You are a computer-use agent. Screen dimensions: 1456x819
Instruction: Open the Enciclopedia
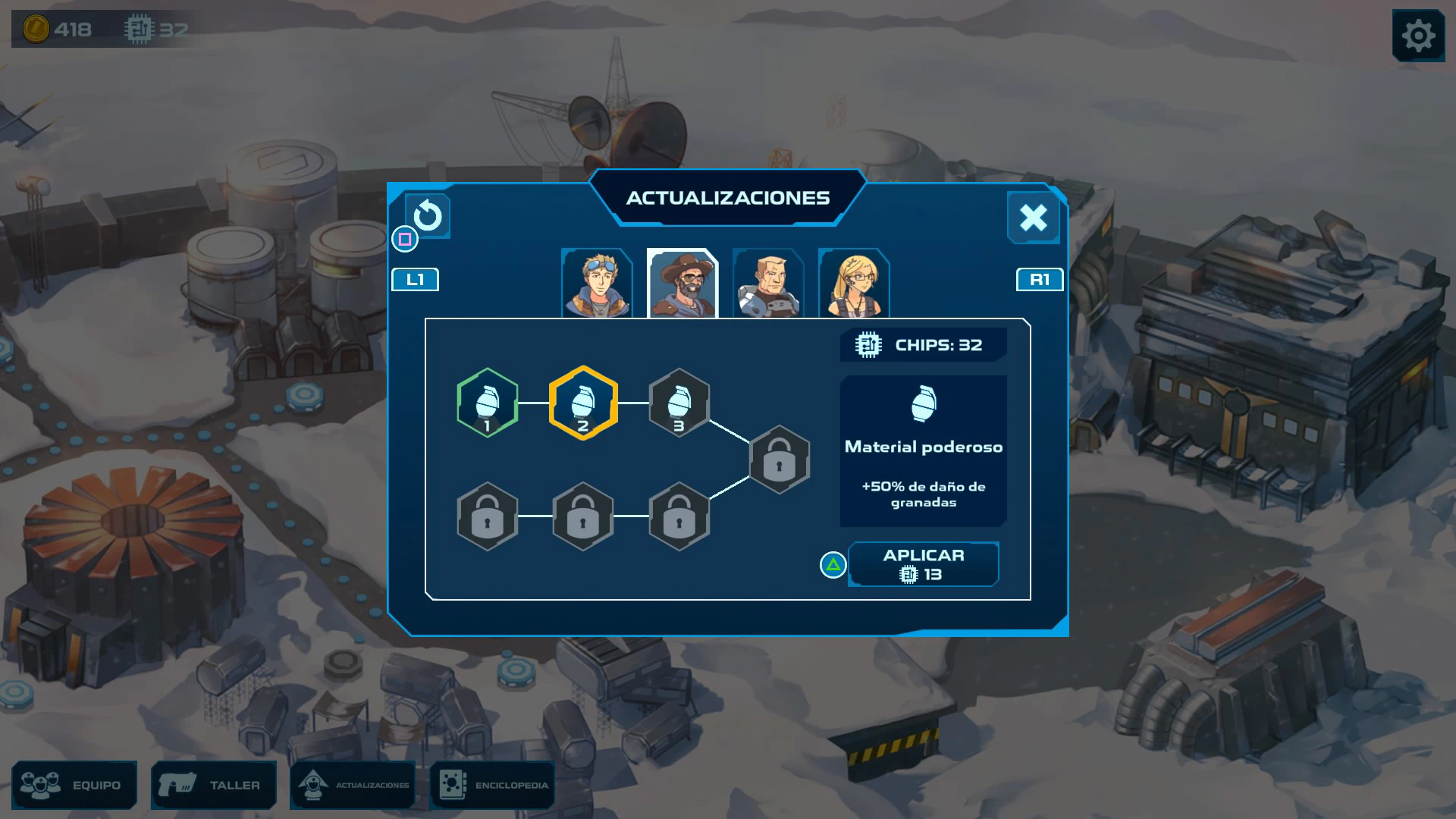493,785
